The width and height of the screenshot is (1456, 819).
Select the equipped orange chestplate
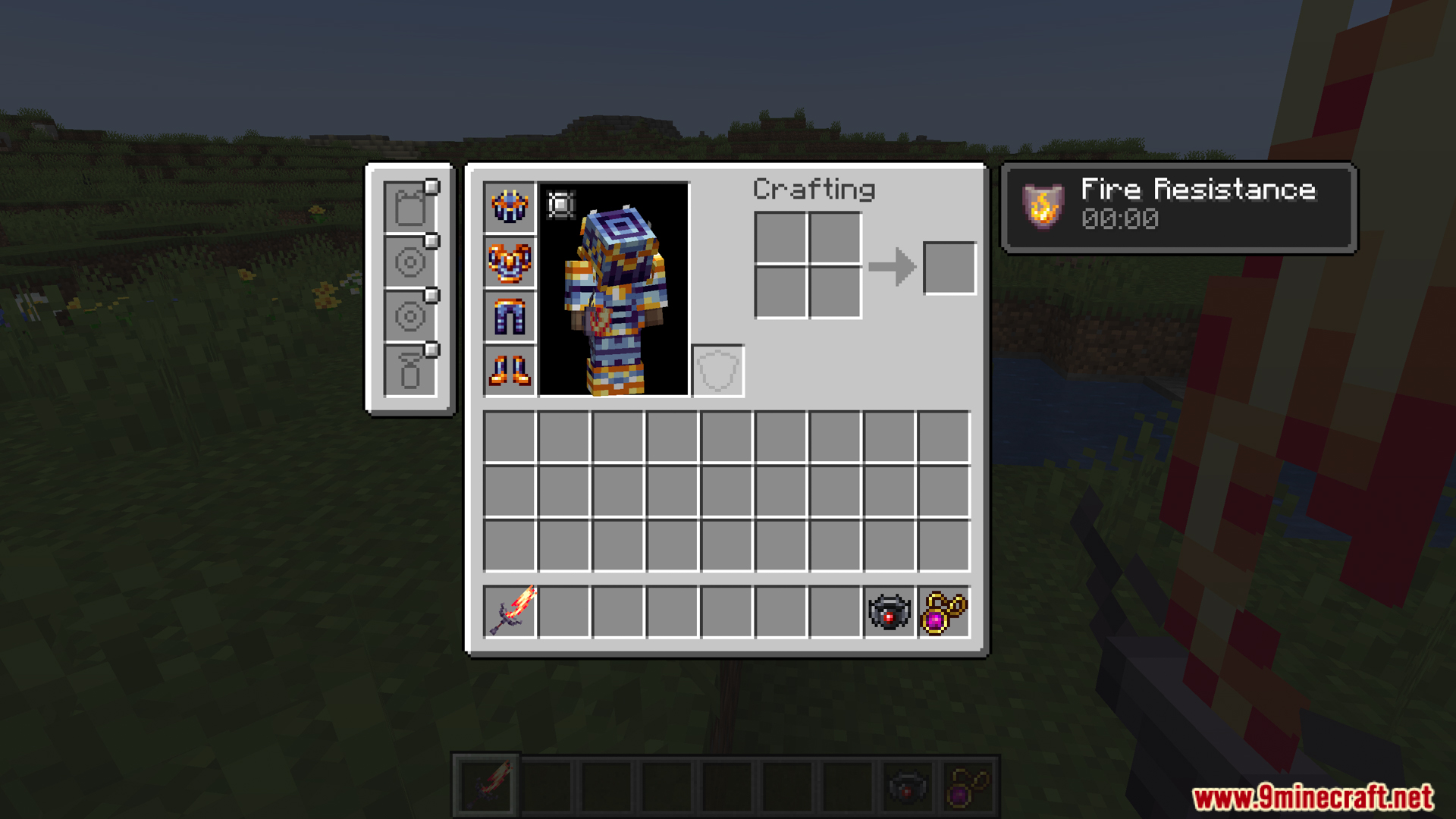(509, 262)
